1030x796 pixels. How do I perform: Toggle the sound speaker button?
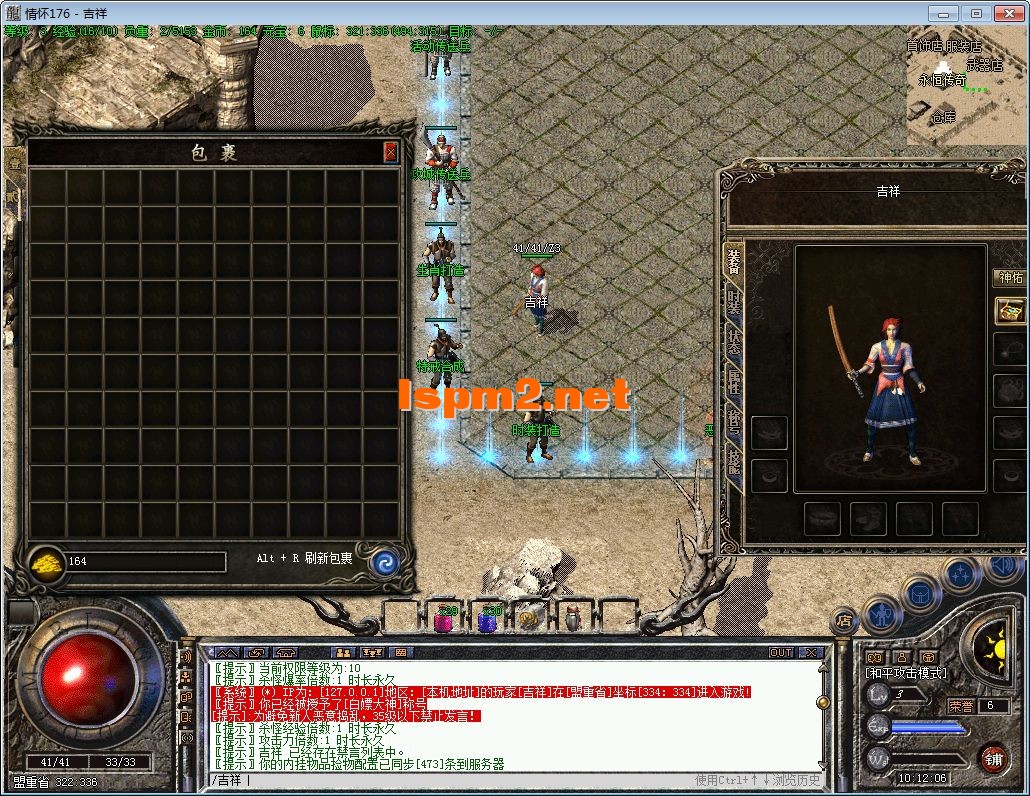tap(1001, 566)
